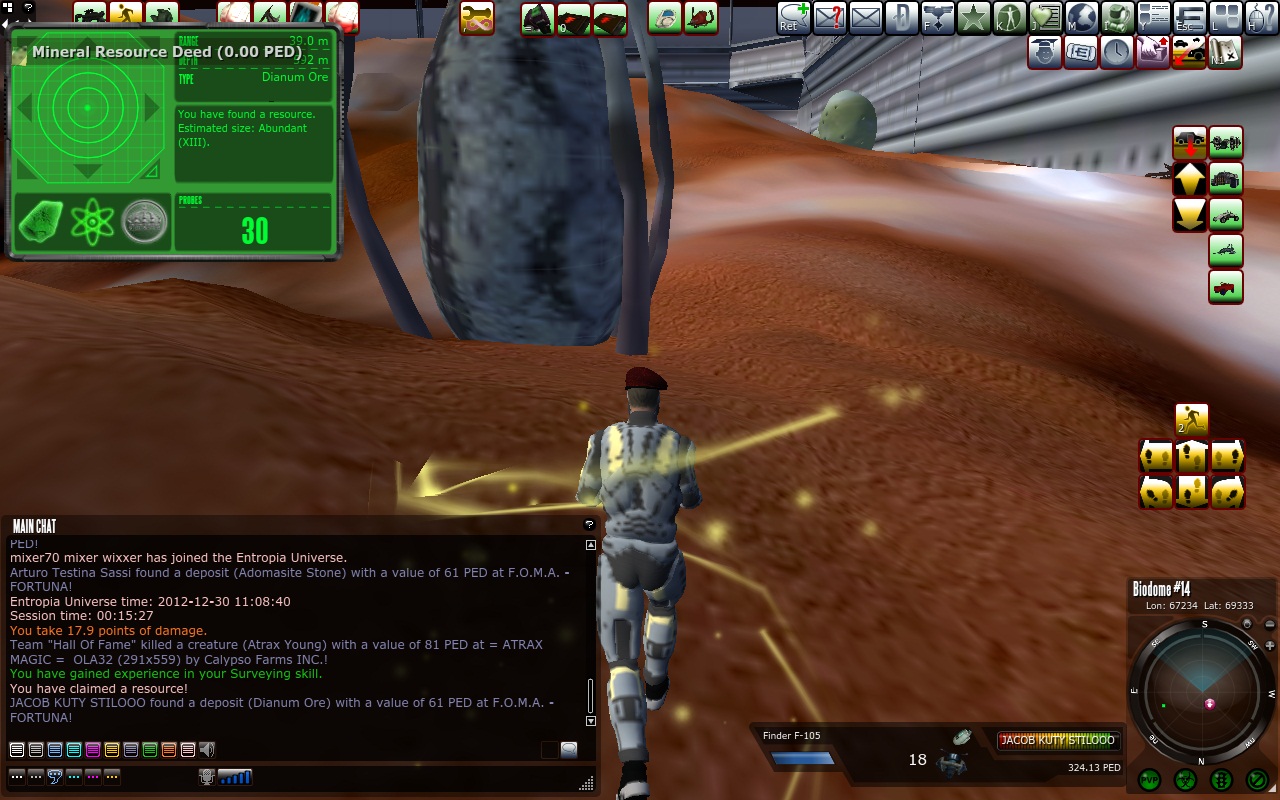Toggle the running man action icon
1280x800 pixels.
click(1191, 420)
